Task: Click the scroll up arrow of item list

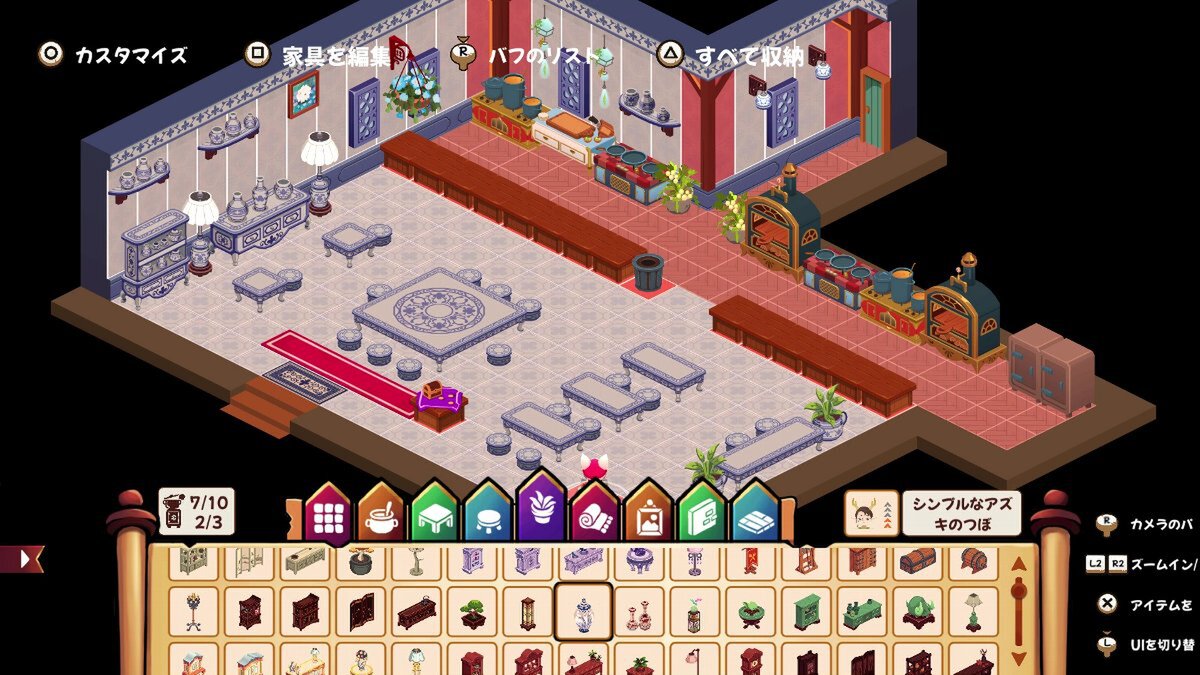Action: (x=1019, y=564)
